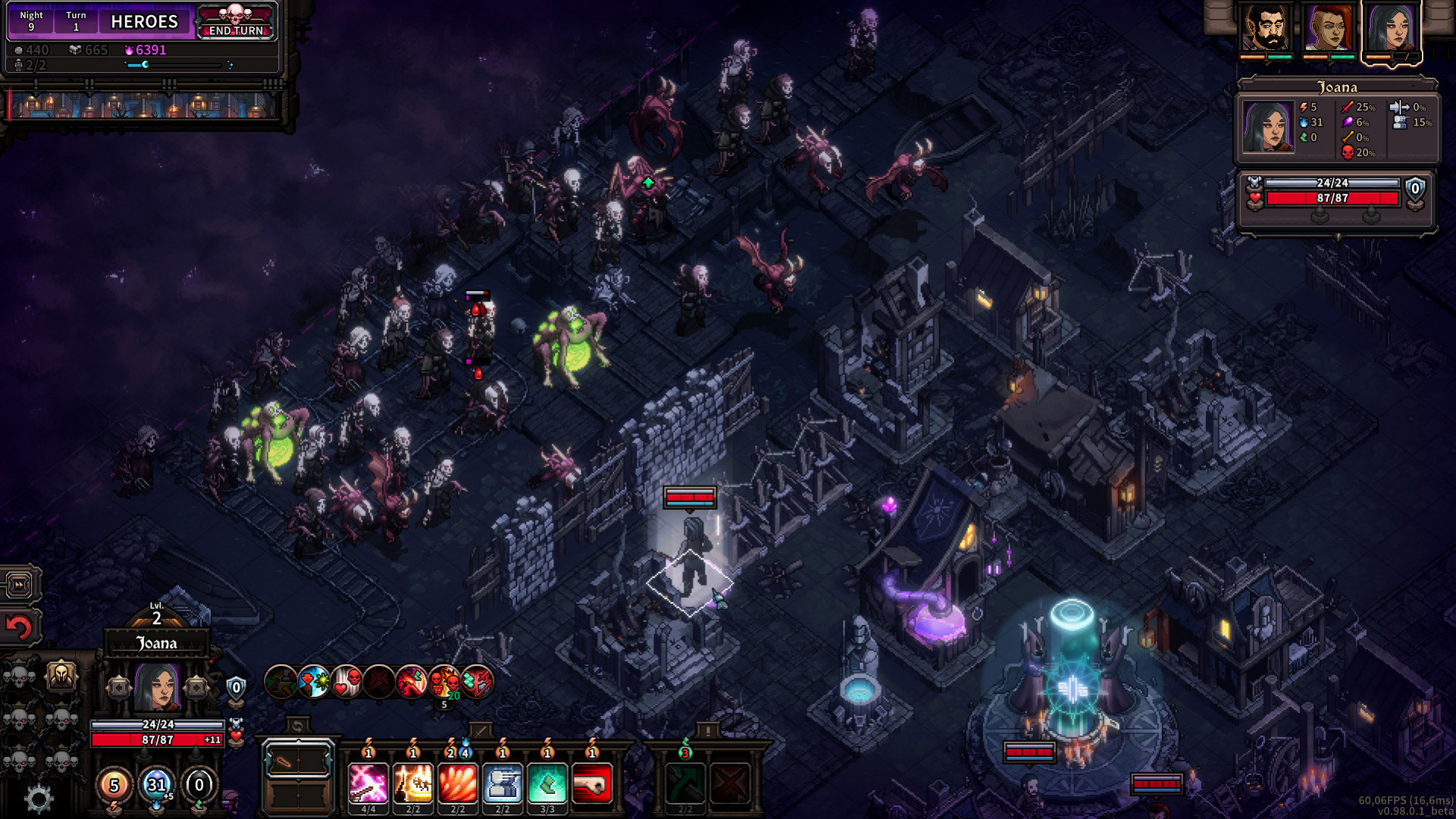Use the red punch fist skill

(x=592, y=783)
